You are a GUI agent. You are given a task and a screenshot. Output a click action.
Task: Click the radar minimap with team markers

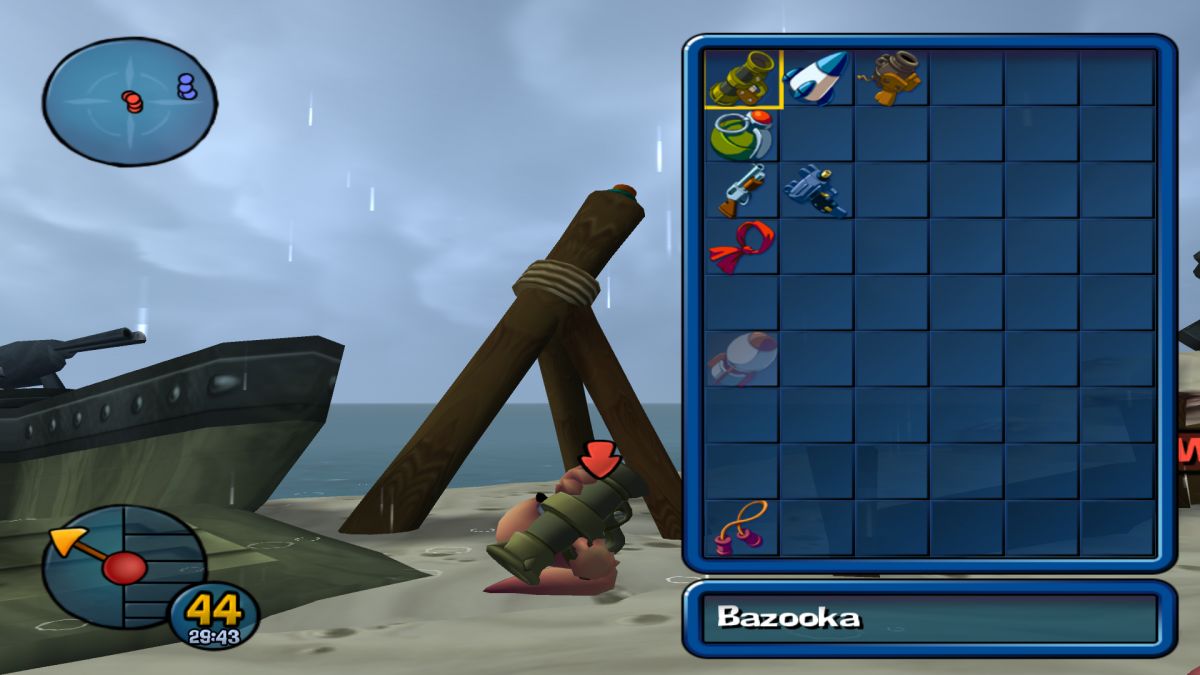(x=130, y=100)
